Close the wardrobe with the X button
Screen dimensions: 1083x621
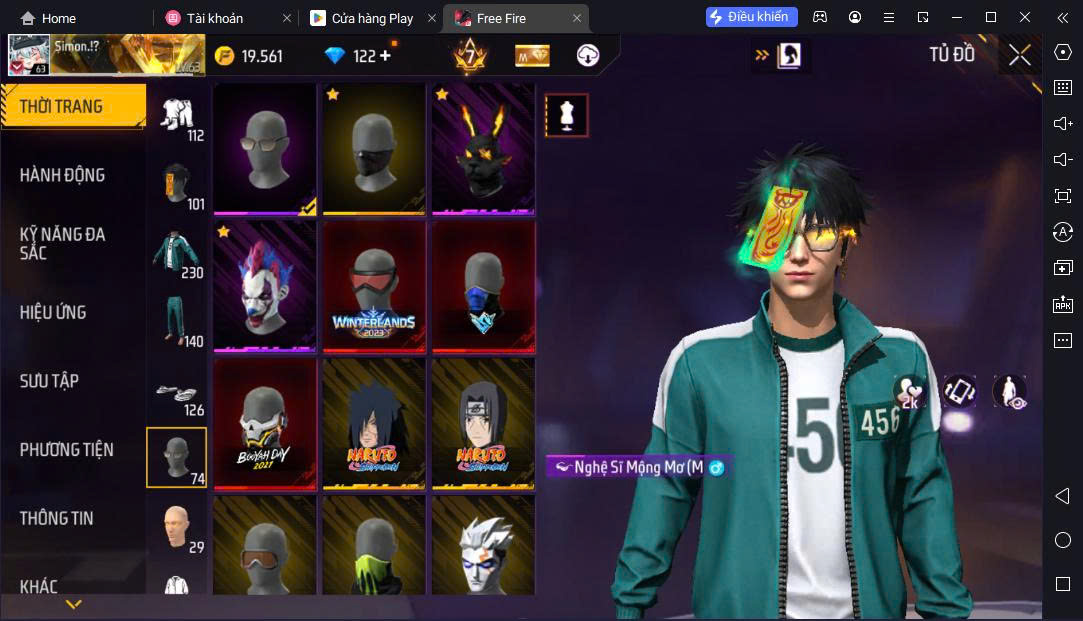pos(1019,55)
